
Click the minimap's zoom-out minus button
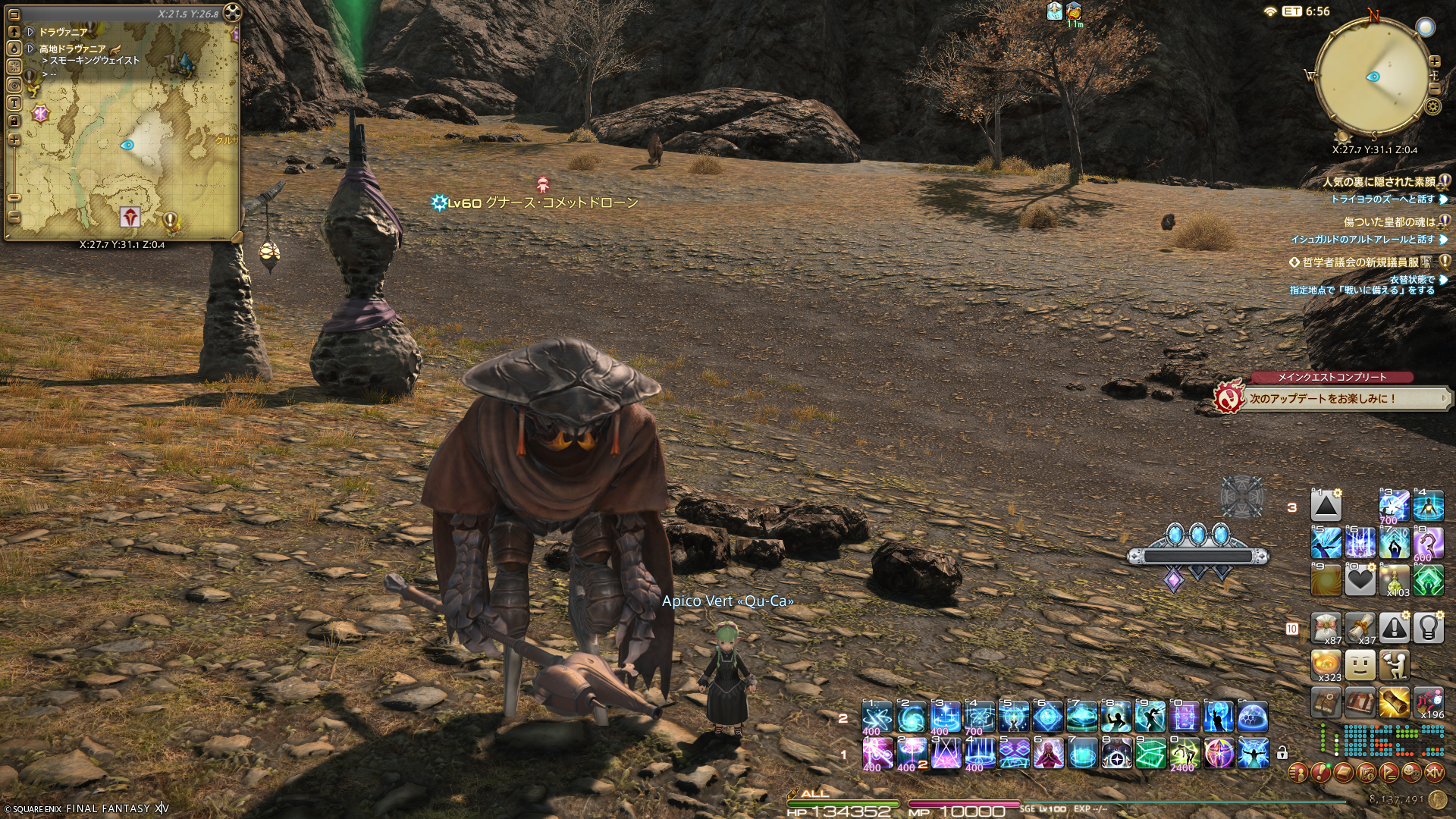(1434, 89)
